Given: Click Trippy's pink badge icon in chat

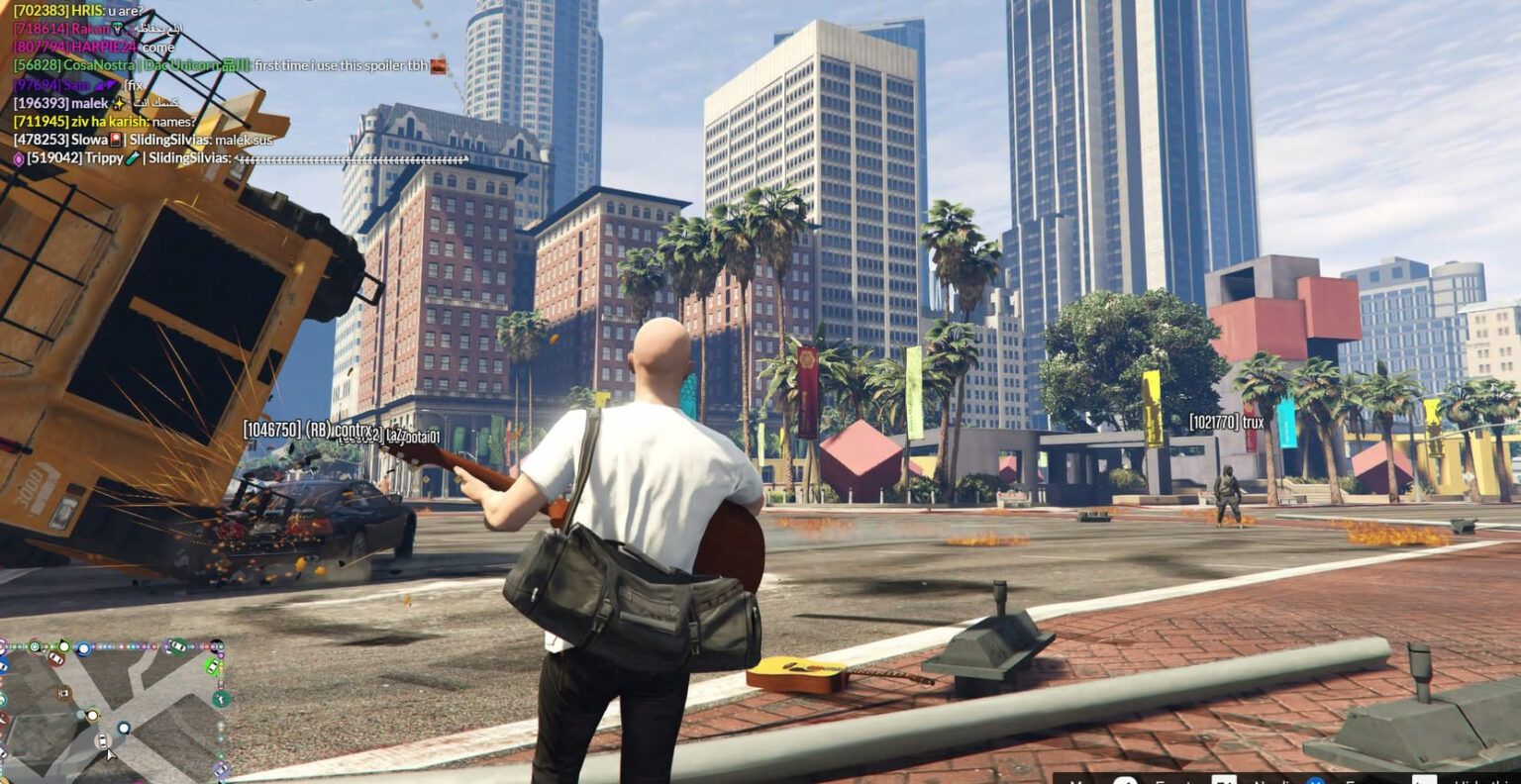Looking at the screenshot, I should click(20, 158).
